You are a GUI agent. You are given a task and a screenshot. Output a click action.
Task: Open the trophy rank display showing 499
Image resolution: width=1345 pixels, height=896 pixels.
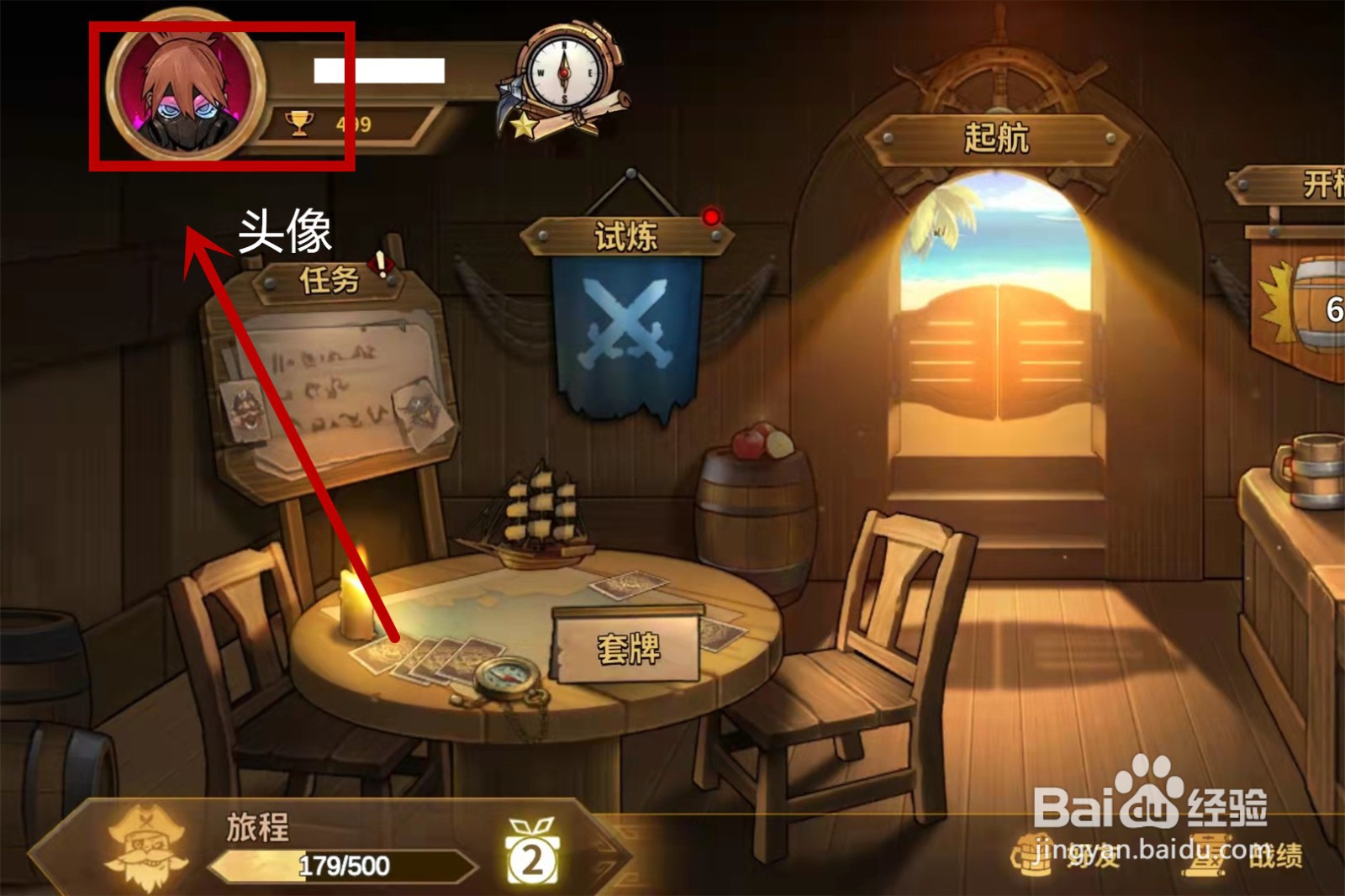pyautogui.click(x=328, y=123)
